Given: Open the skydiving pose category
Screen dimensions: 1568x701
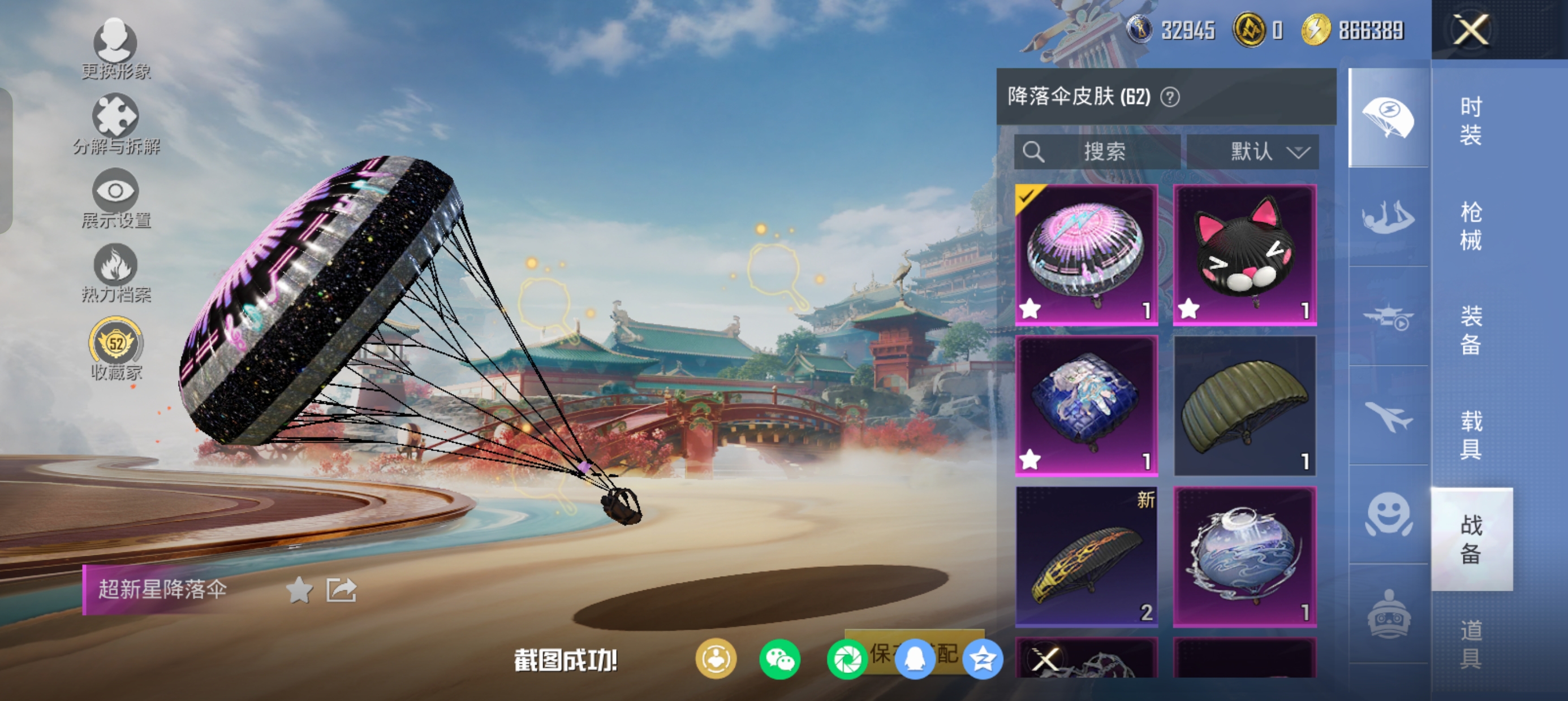Looking at the screenshot, I should 1389,217.
